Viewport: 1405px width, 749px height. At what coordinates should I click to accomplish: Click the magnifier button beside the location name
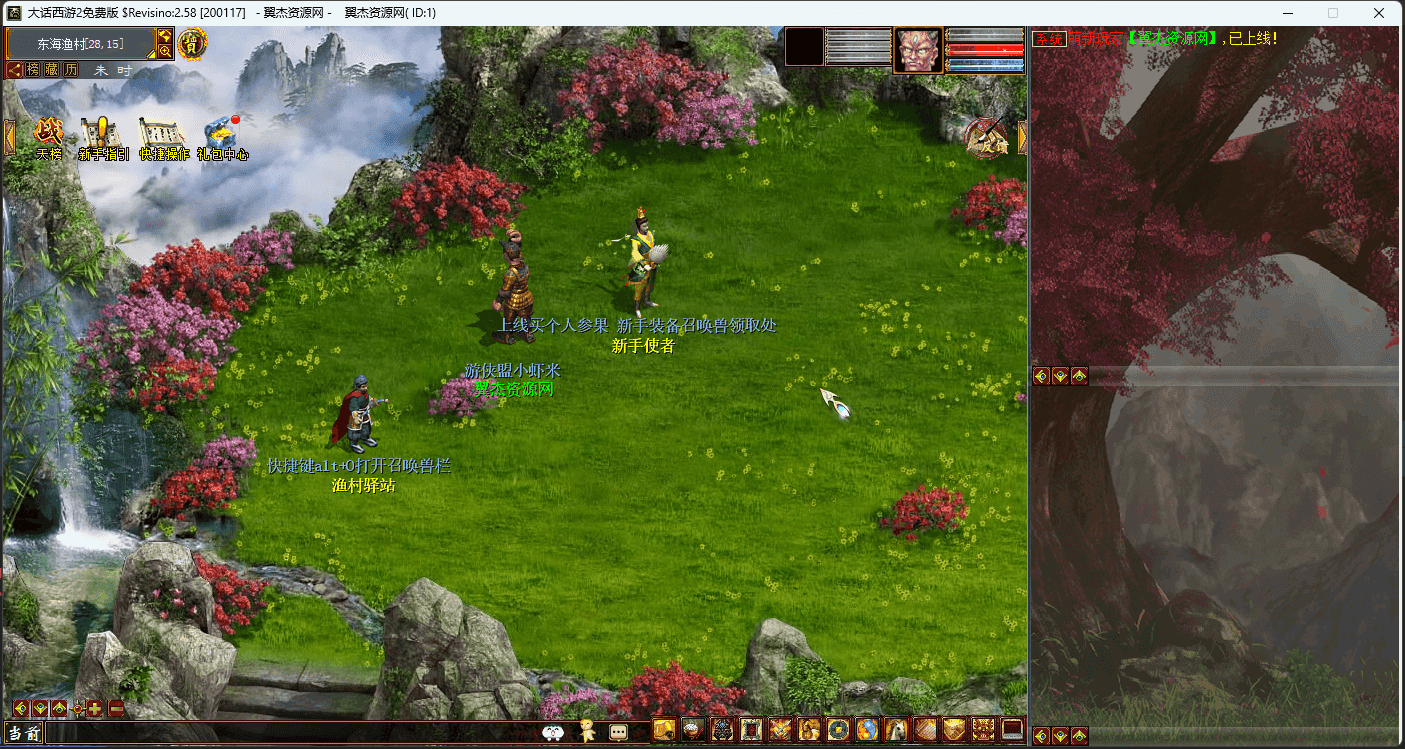[x=164, y=51]
